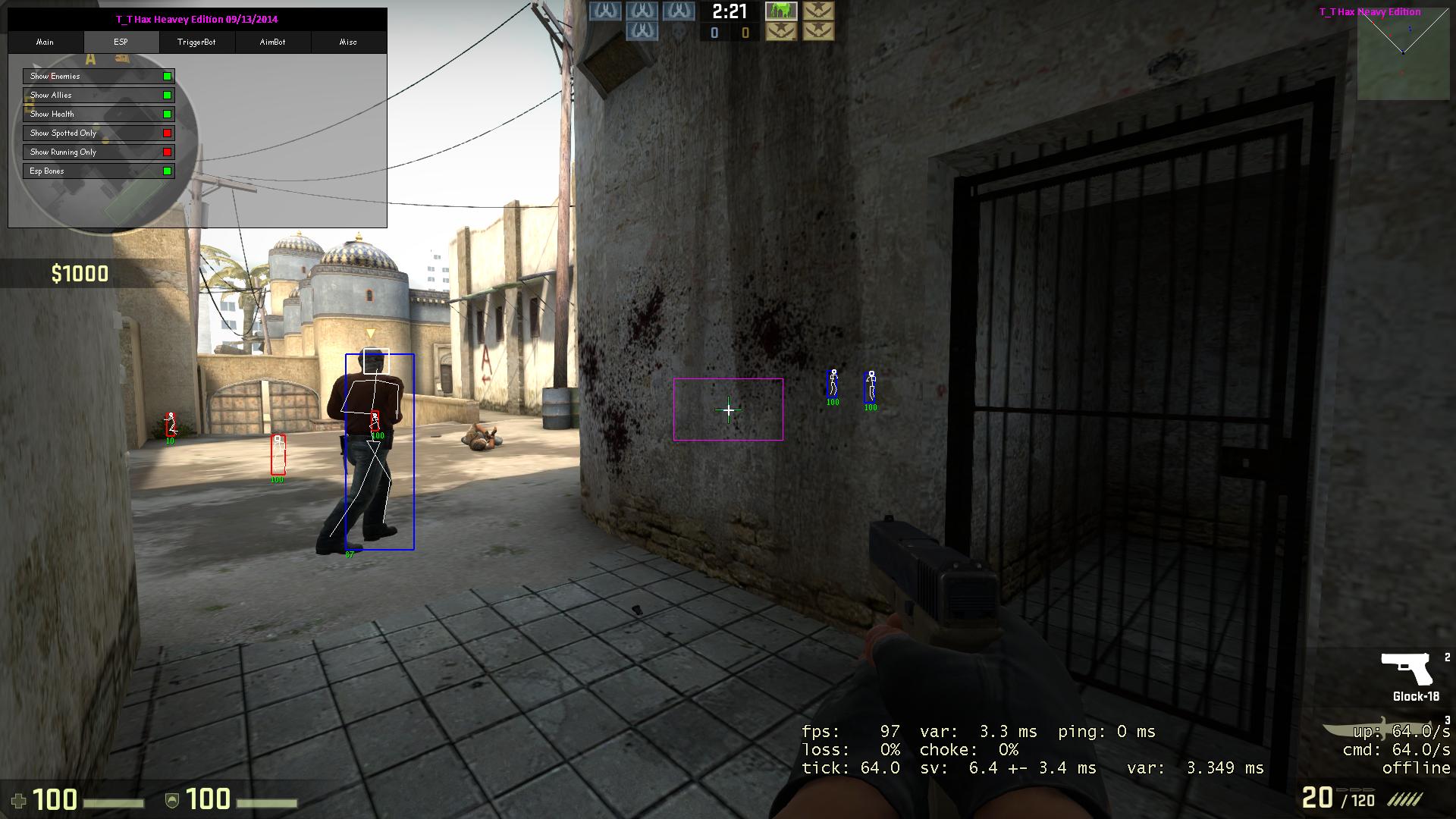Click the 2:21 round timer display

click(x=729, y=12)
